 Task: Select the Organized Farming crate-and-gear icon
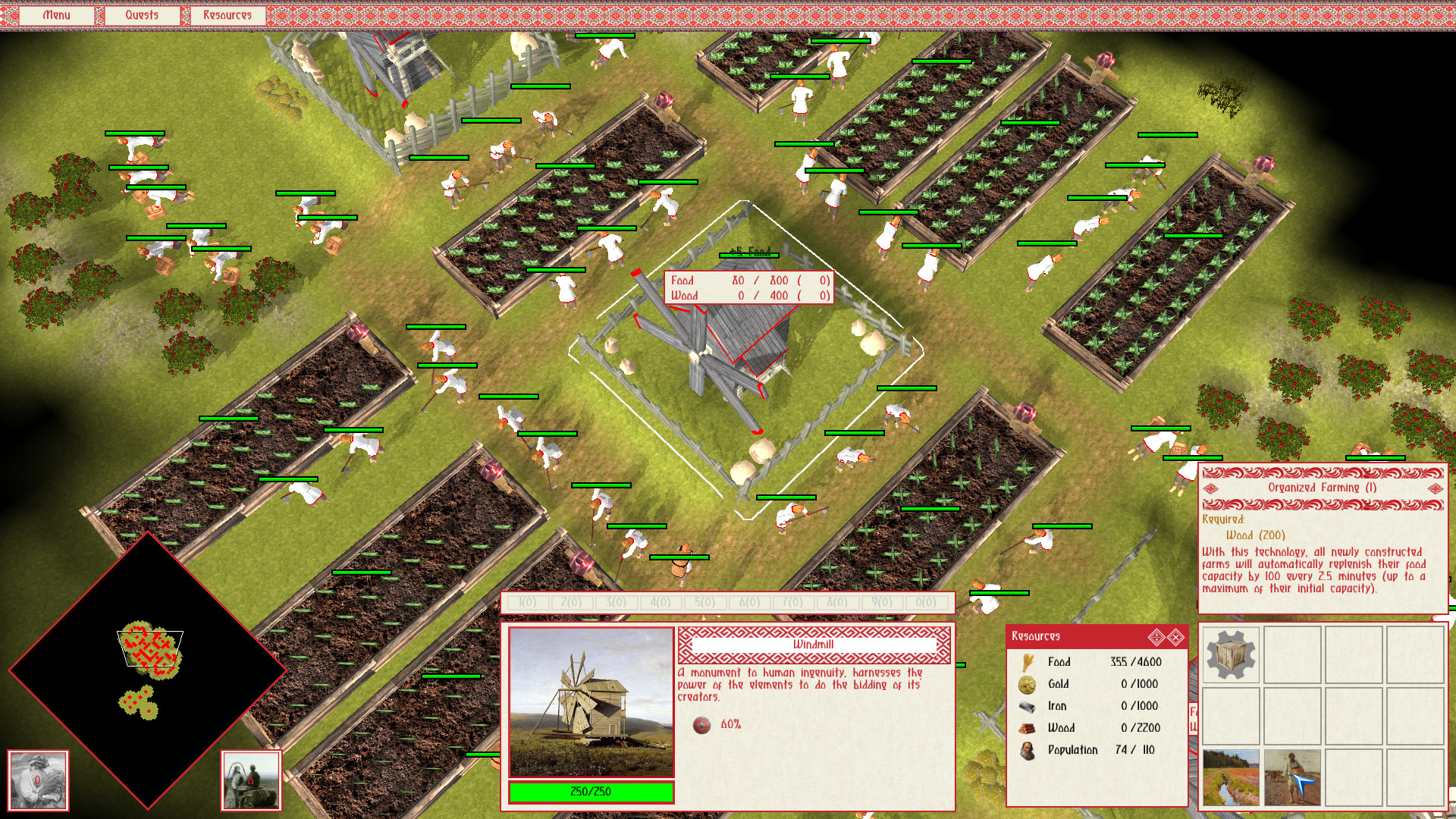[1228, 653]
